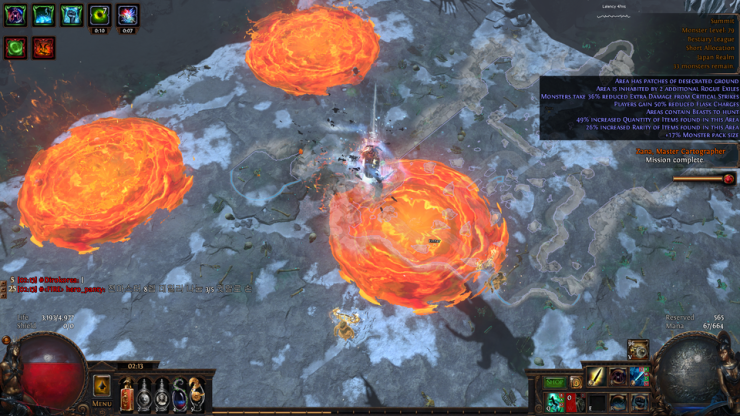
Task: Click the fiery red debuff icon
Action: (43, 47)
